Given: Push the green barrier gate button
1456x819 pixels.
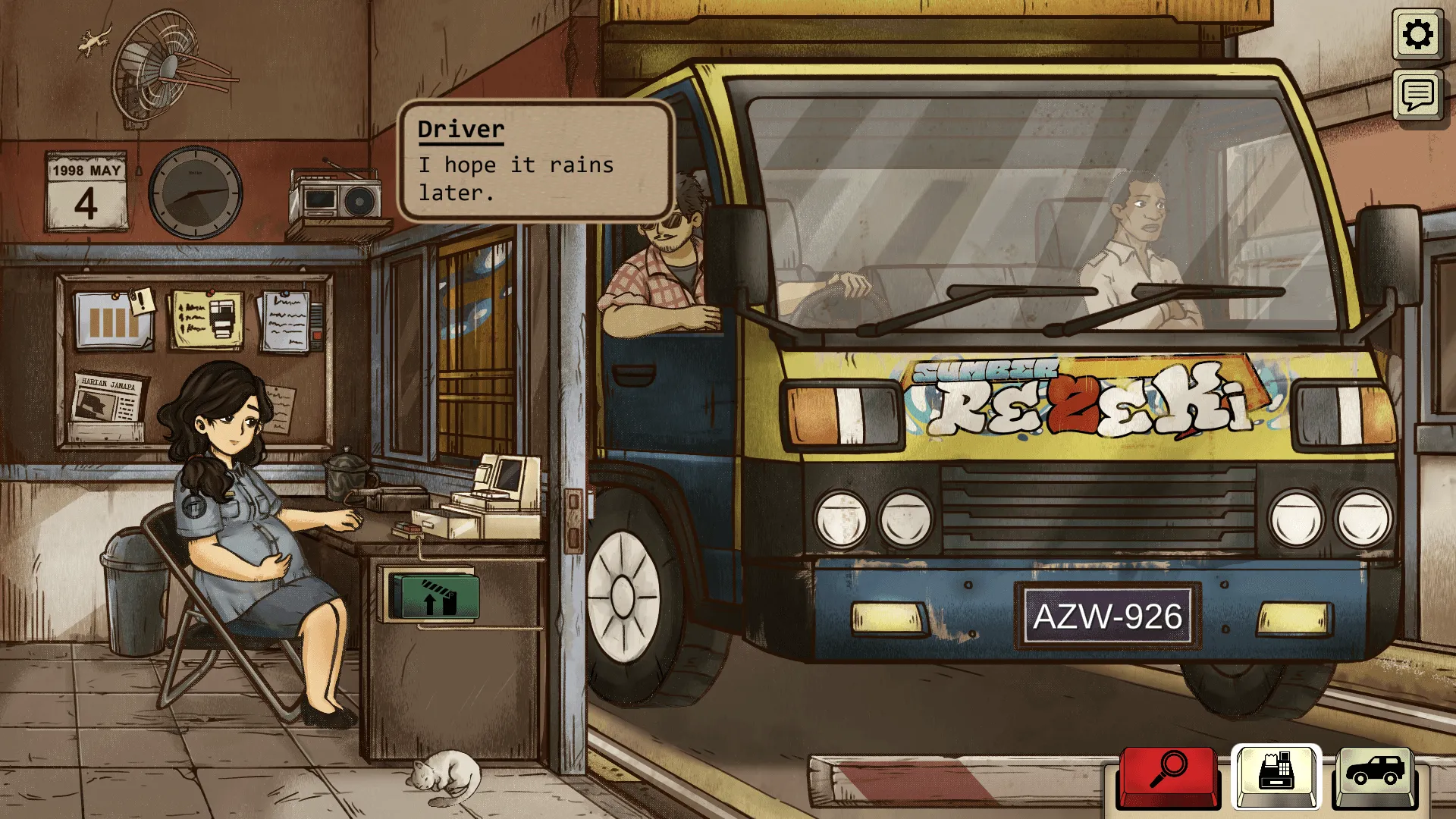Looking at the screenshot, I should (x=434, y=598).
